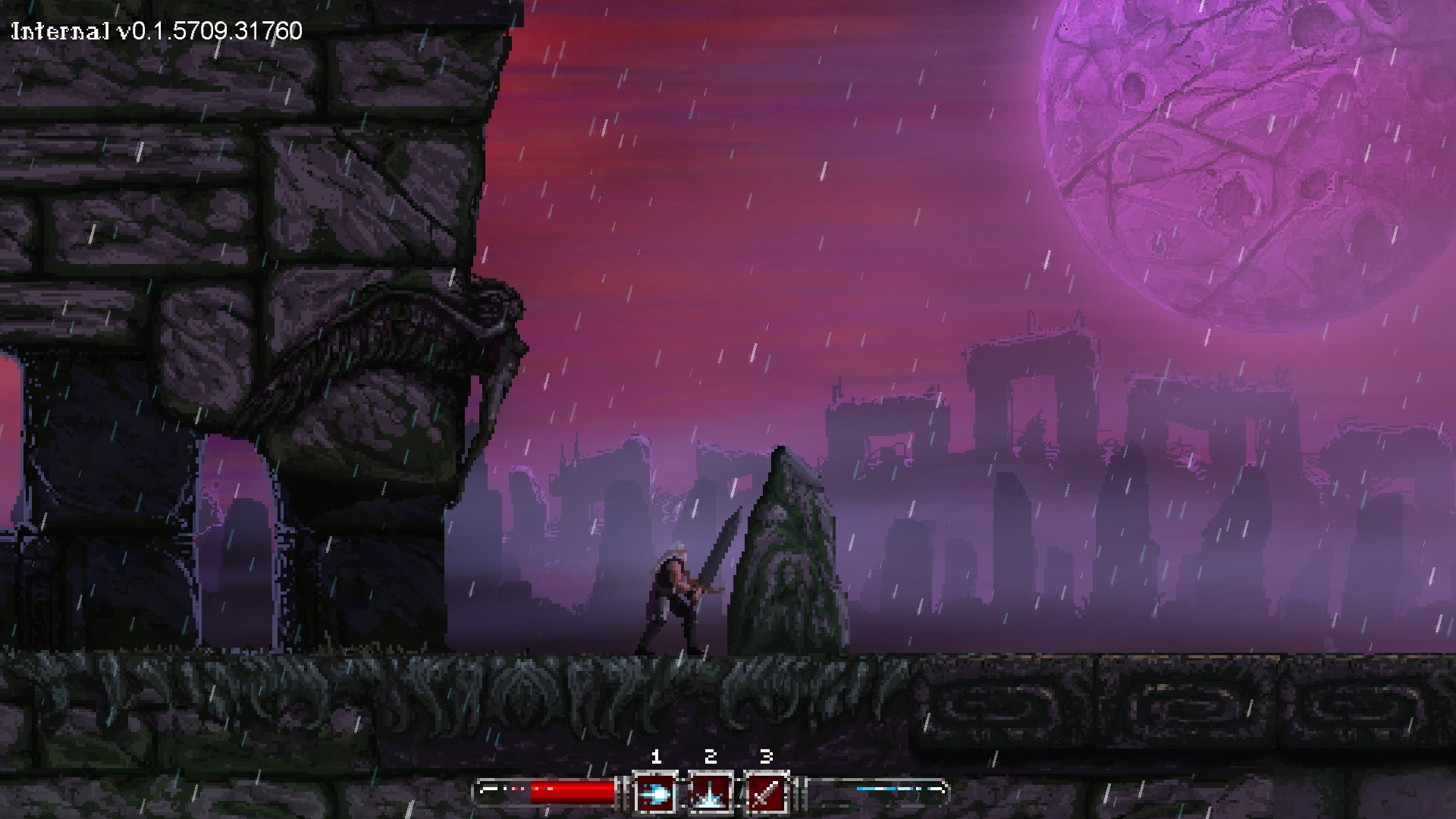
Task: Click the glowing projectile spell icon
Action: (x=657, y=793)
